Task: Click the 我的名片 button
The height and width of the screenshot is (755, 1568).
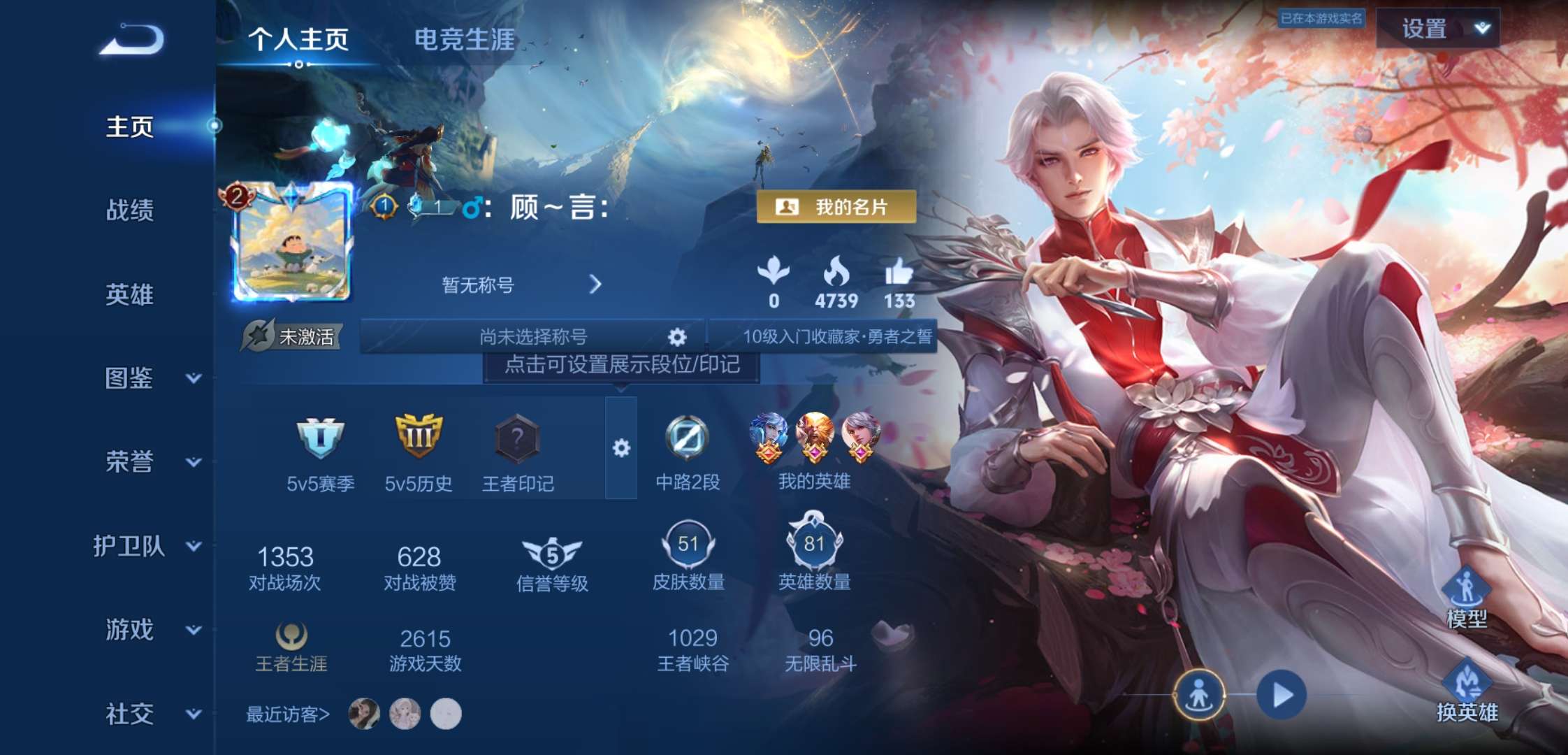Action: click(x=836, y=206)
